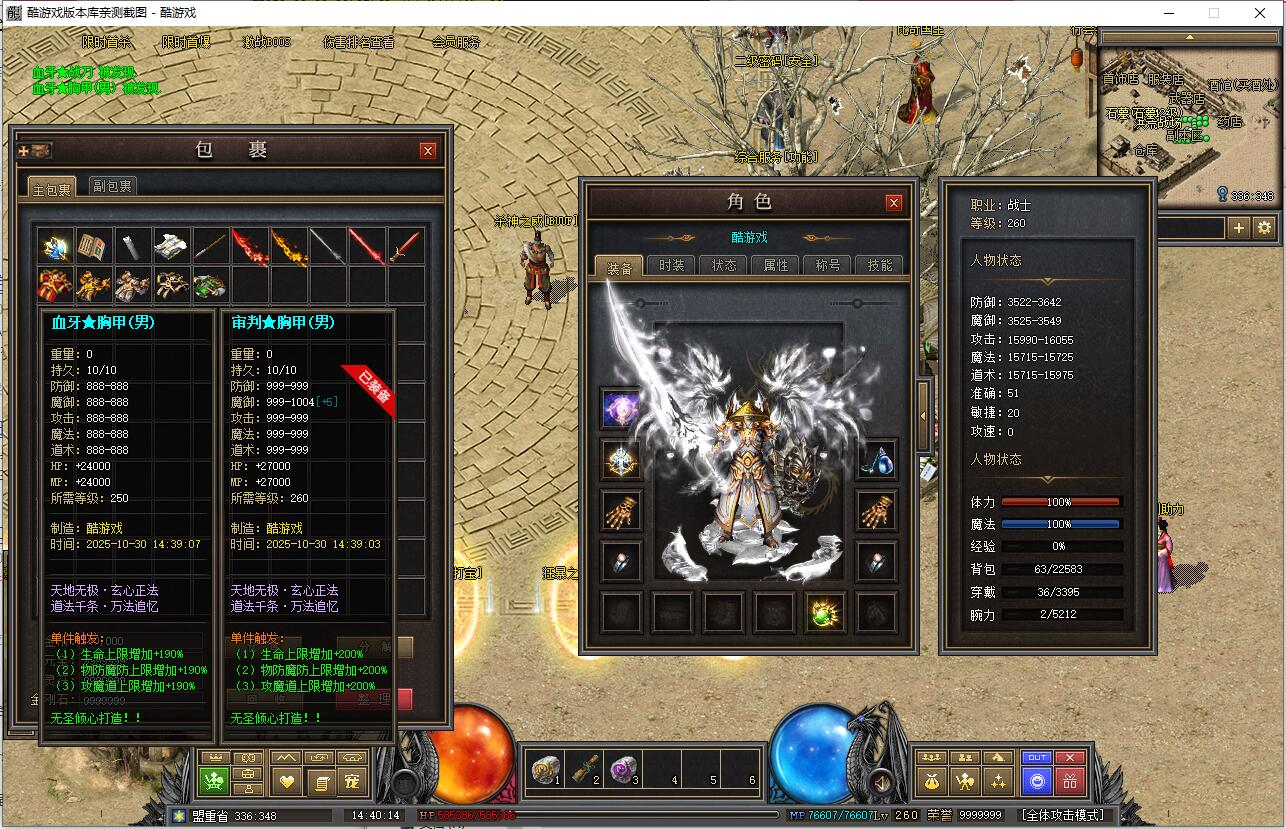Screen dimensions: 1286x829
Task: Select the red armor in the bag
Action: click(x=54, y=285)
